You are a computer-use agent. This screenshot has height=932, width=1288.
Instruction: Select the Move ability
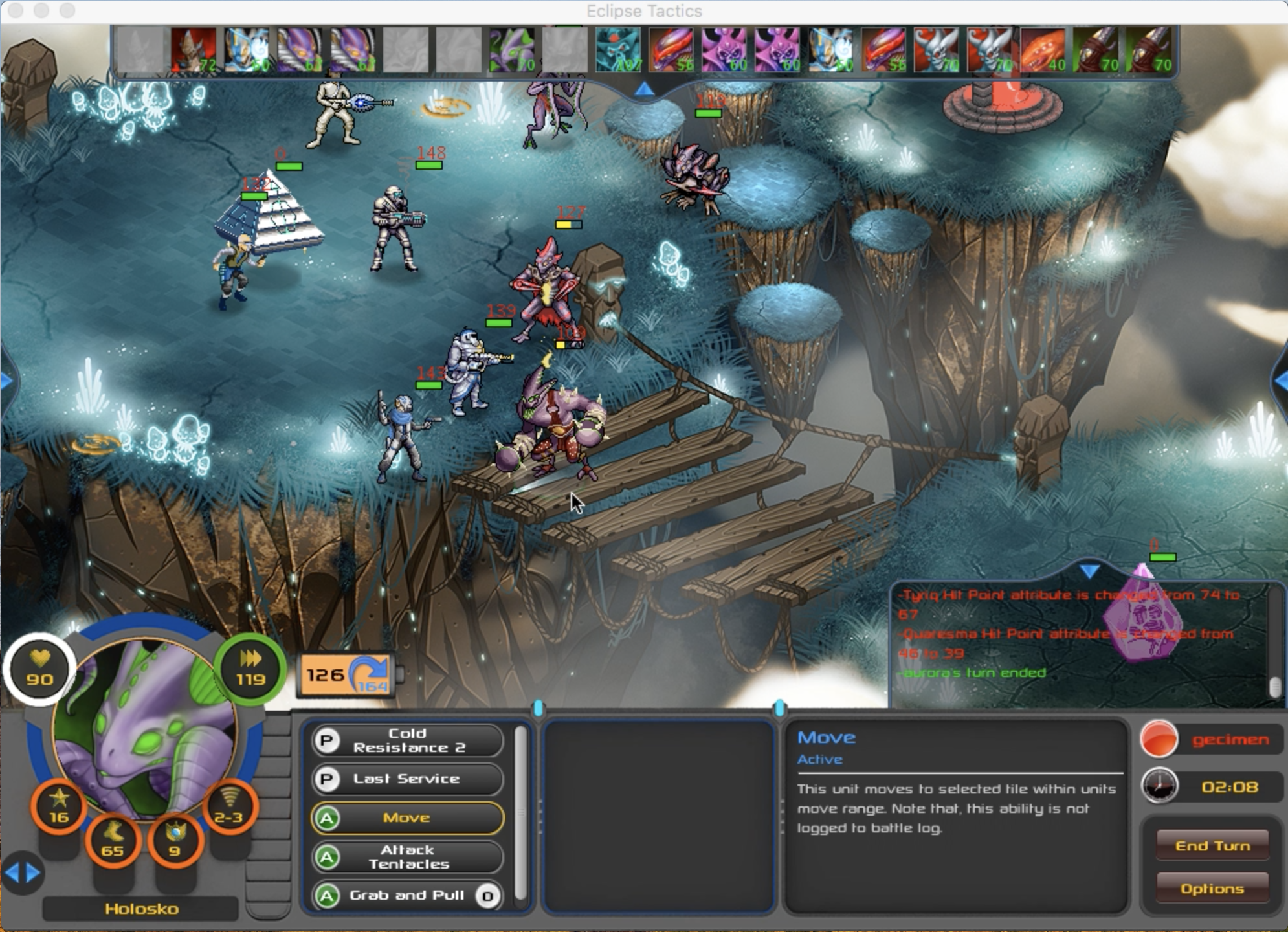tap(407, 818)
